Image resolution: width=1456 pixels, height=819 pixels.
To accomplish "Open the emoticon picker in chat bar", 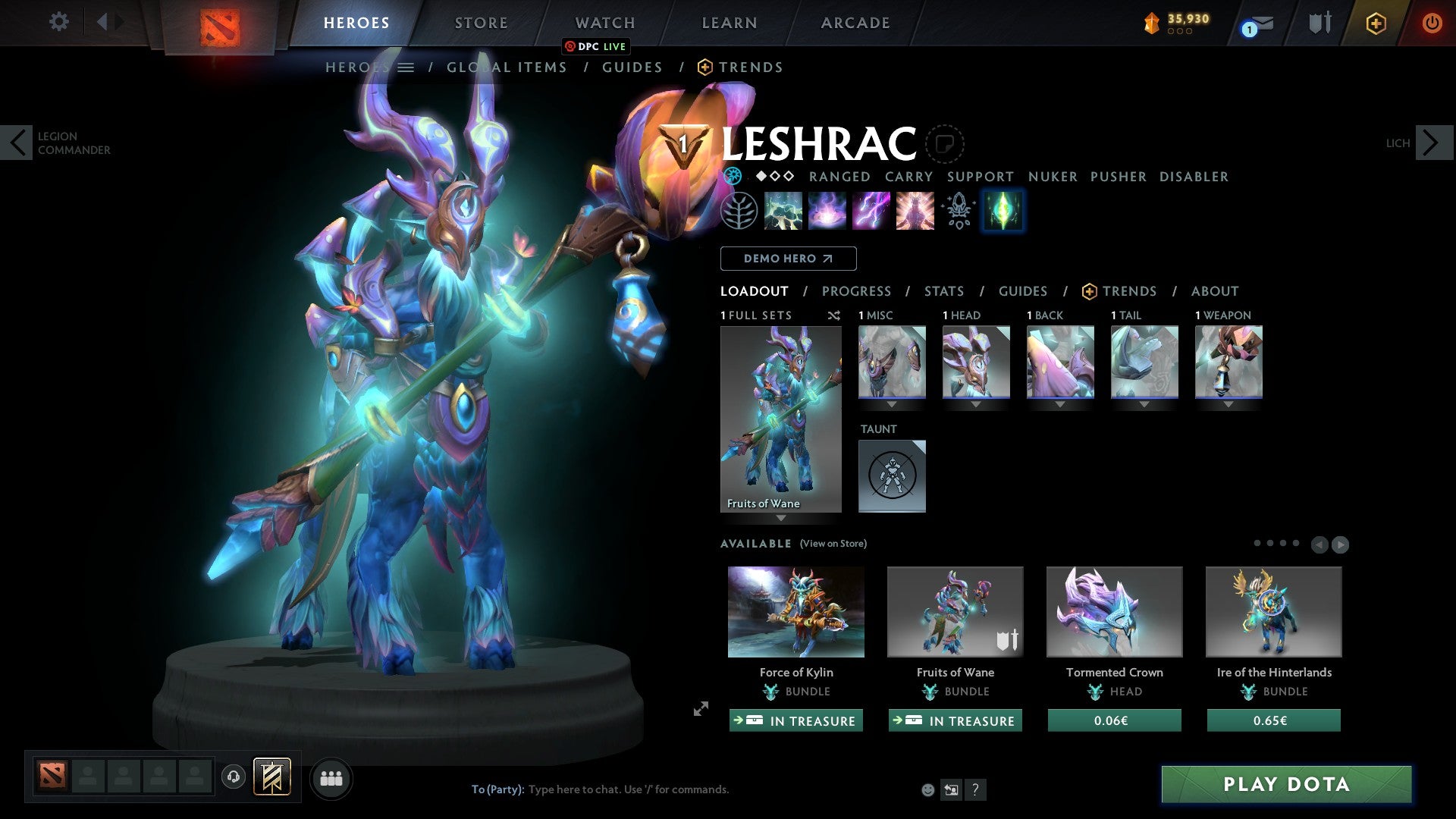I will click(927, 789).
